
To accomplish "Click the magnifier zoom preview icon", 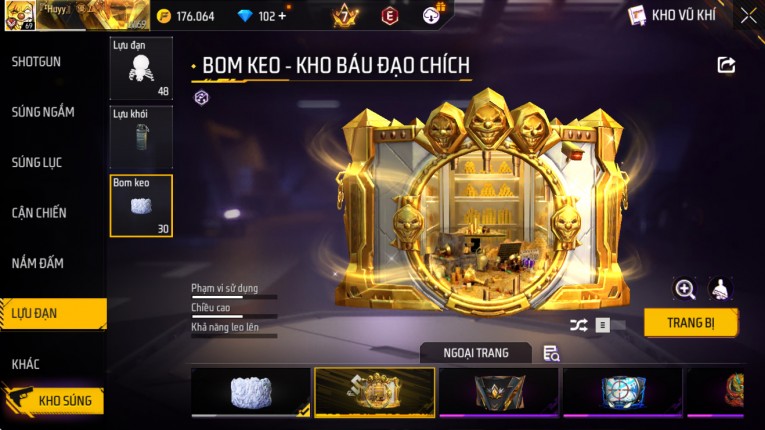I will [685, 290].
